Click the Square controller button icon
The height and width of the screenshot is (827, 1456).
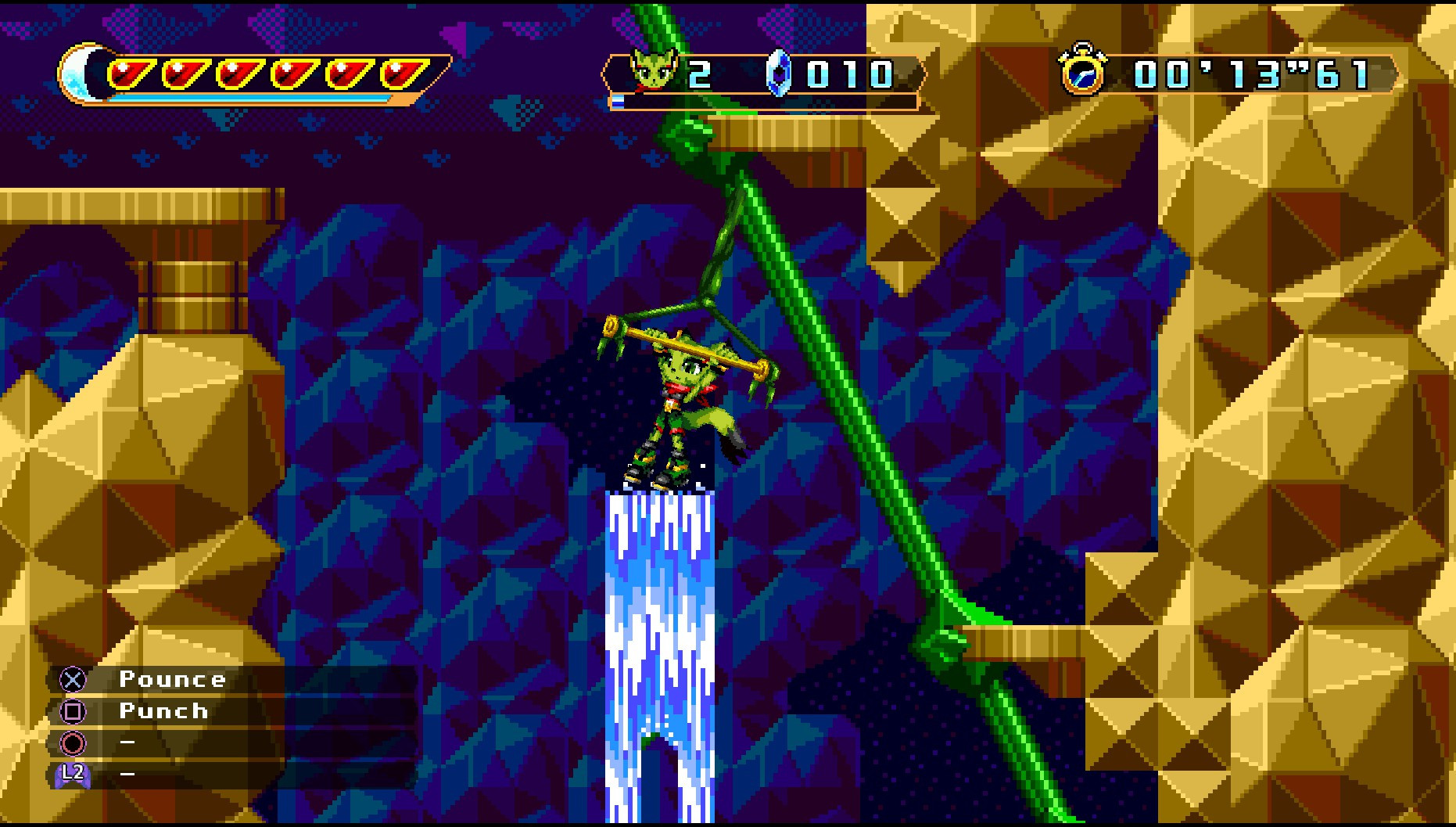click(71, 711)
